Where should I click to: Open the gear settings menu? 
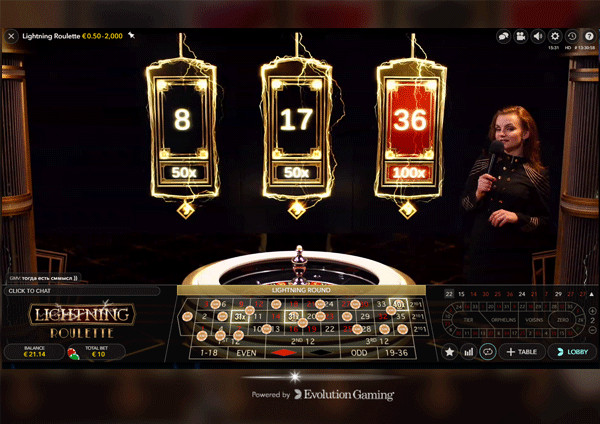[x=555, y=37]
